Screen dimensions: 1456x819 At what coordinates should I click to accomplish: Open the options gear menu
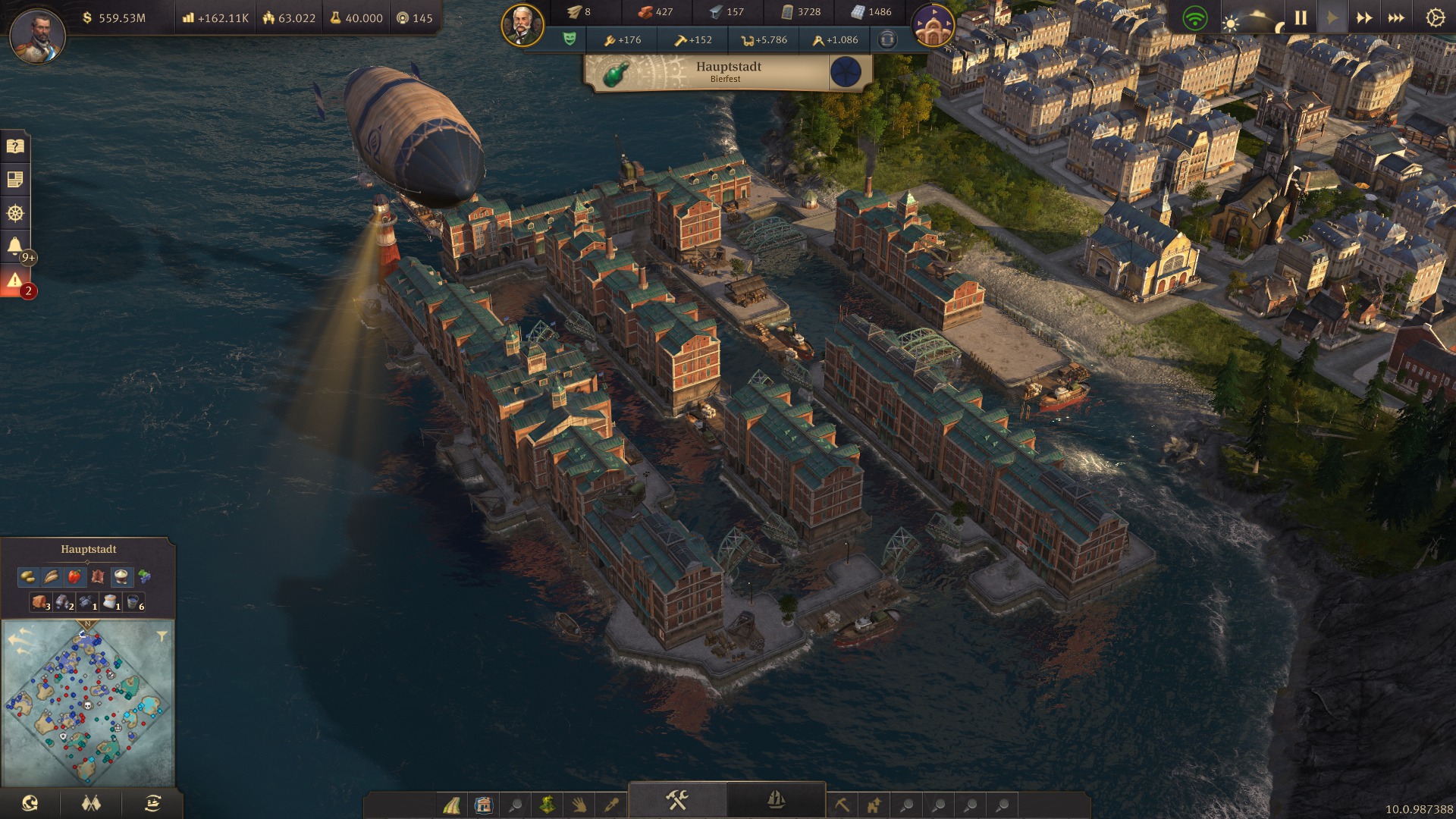[1435, 17]
